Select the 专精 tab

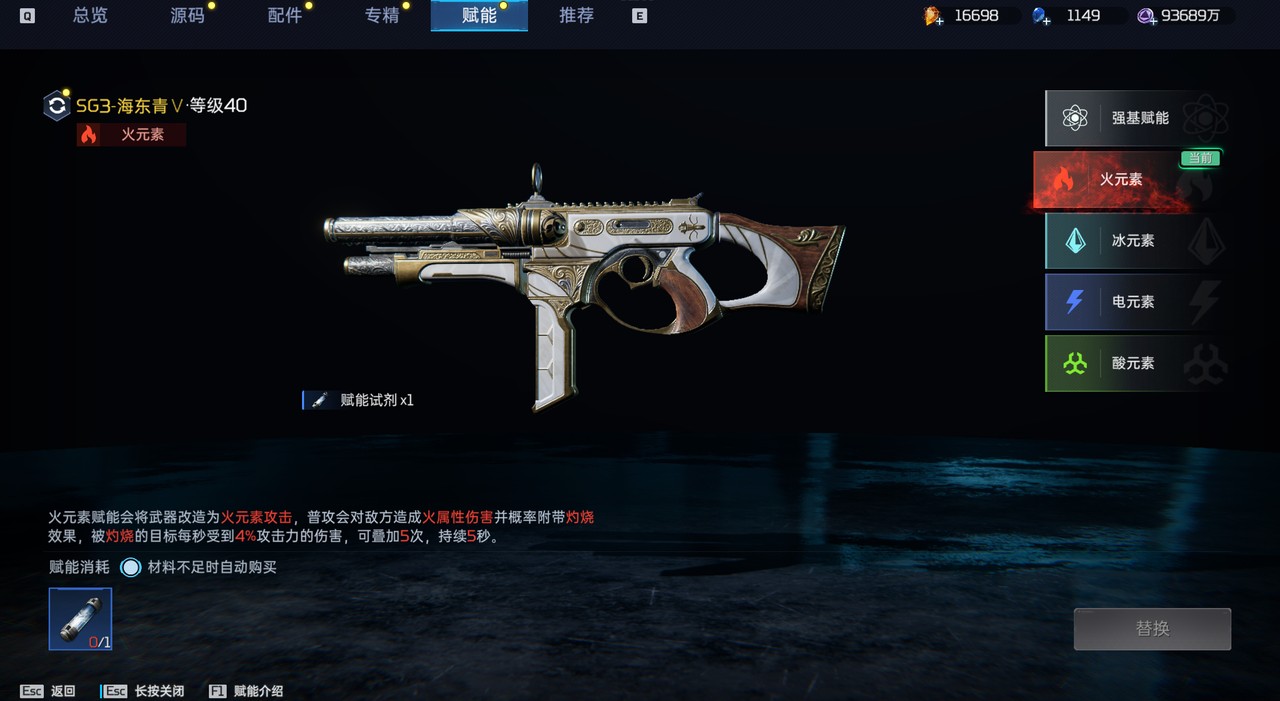(x=382, y=16)
